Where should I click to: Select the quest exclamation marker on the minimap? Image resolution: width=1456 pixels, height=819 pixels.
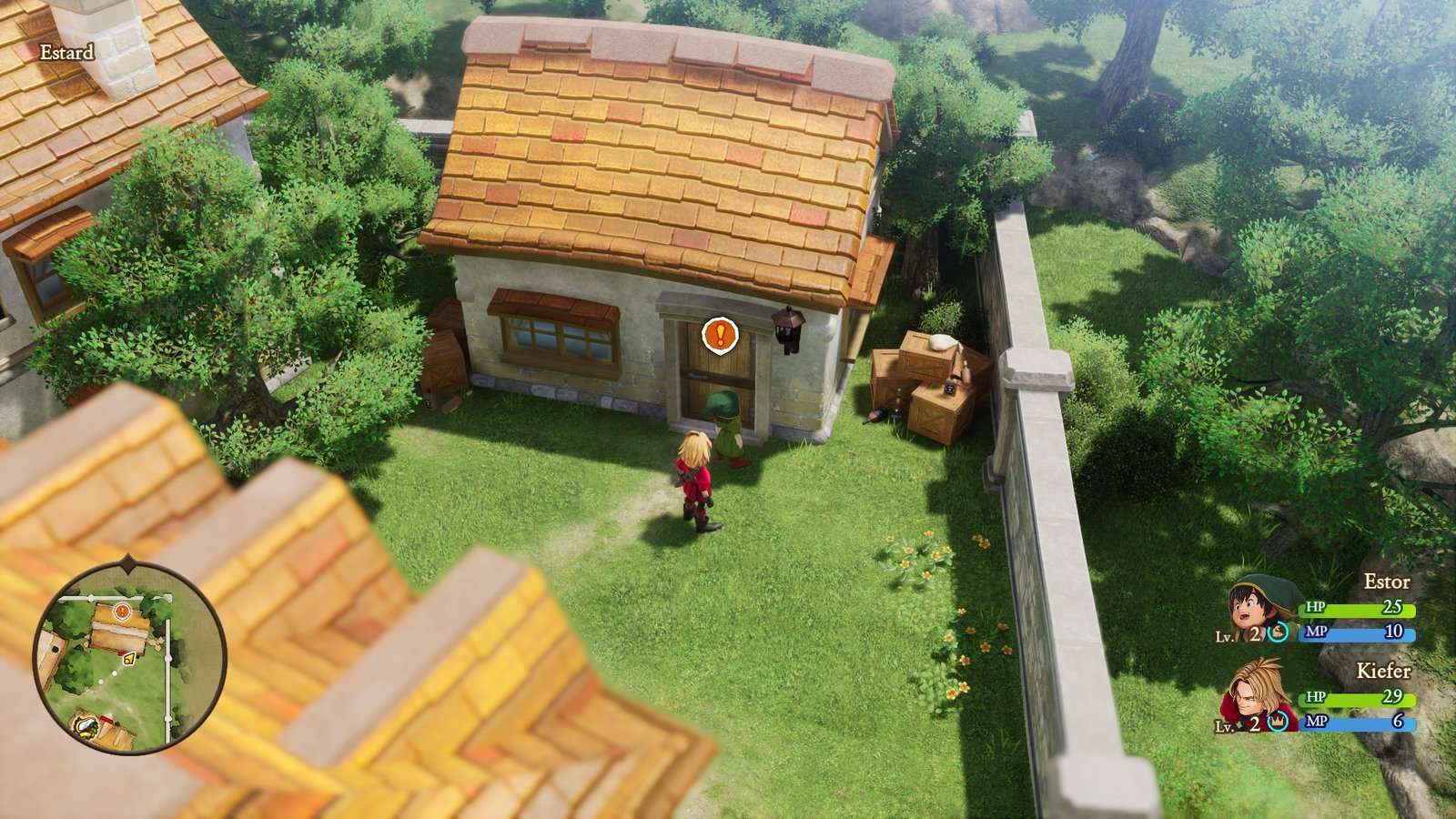click(122, 612)
